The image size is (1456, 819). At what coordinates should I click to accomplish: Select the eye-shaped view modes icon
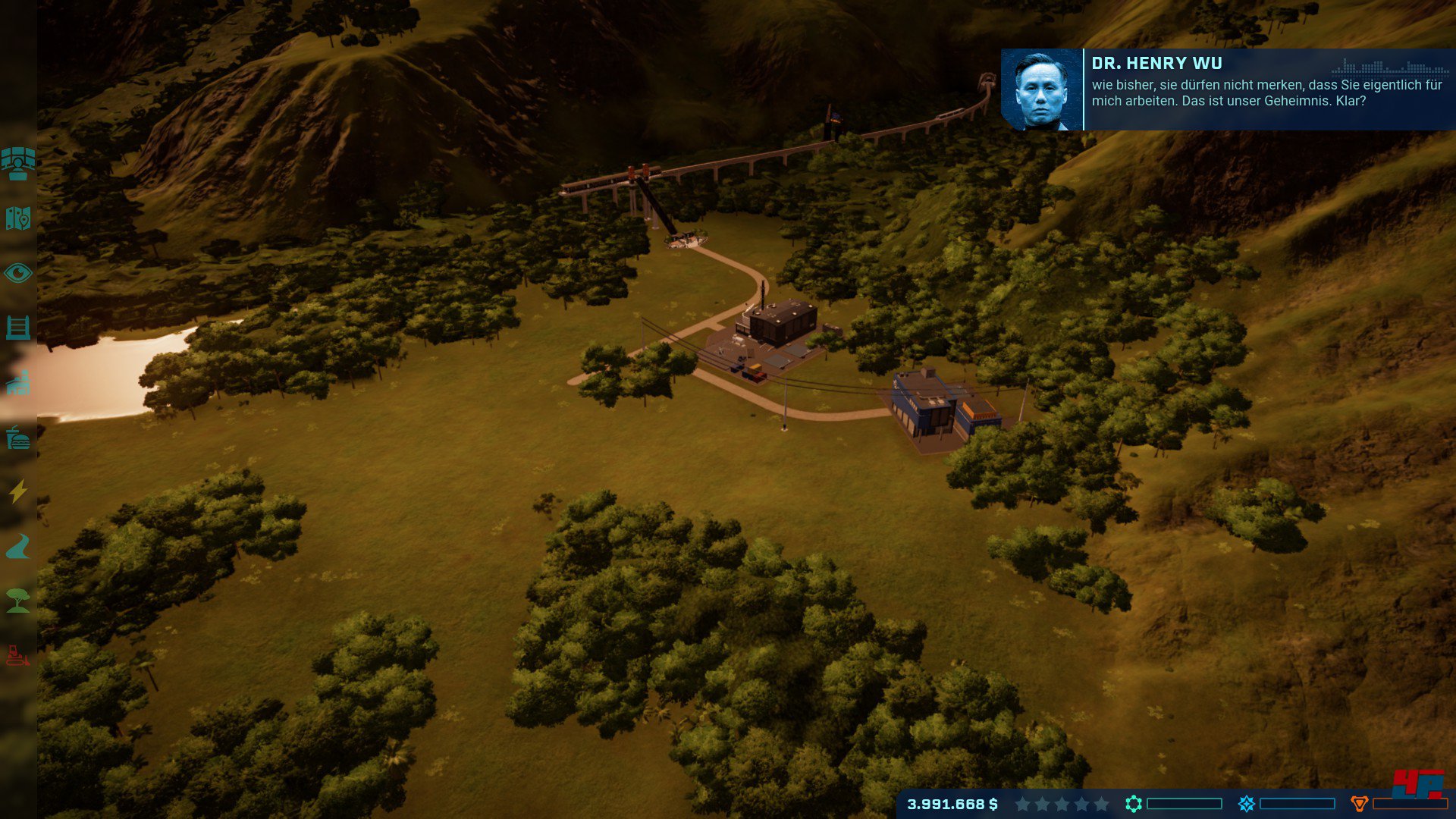point(18,273)
